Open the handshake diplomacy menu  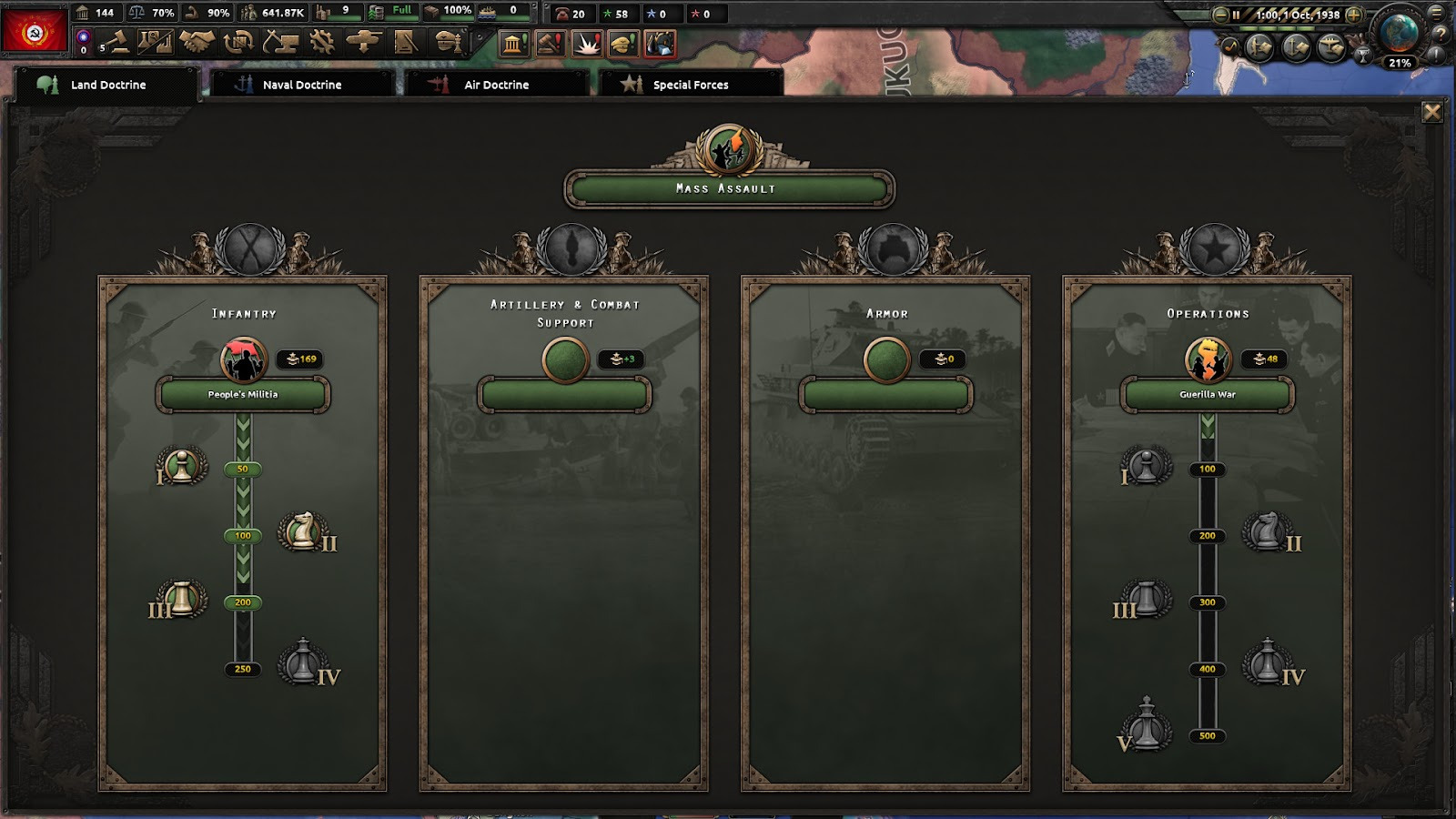(197, 42)
